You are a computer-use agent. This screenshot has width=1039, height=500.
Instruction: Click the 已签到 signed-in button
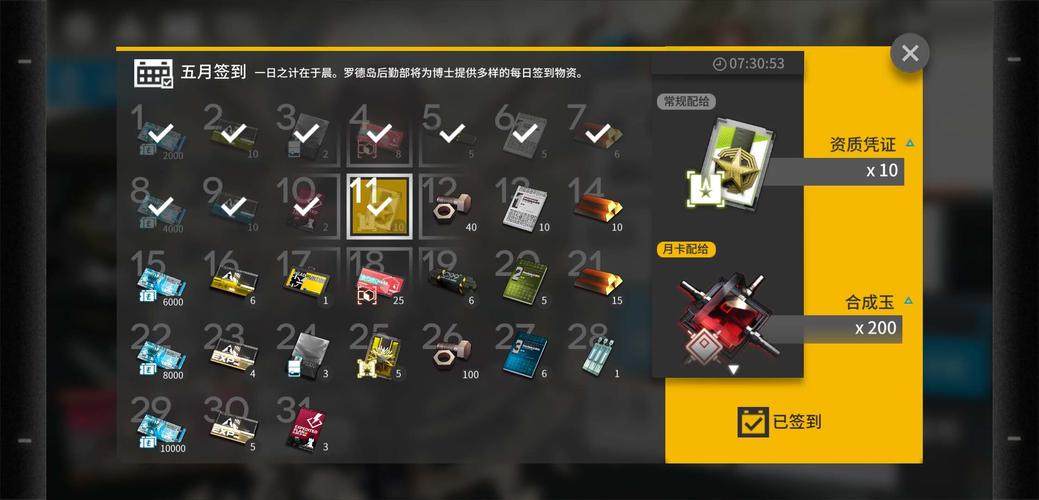pos(780,422)
